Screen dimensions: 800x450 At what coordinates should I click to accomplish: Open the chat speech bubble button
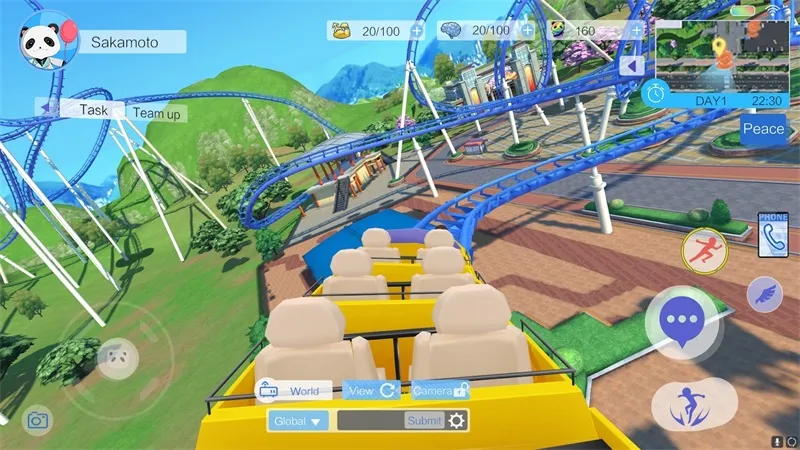[x=681, y=321]
